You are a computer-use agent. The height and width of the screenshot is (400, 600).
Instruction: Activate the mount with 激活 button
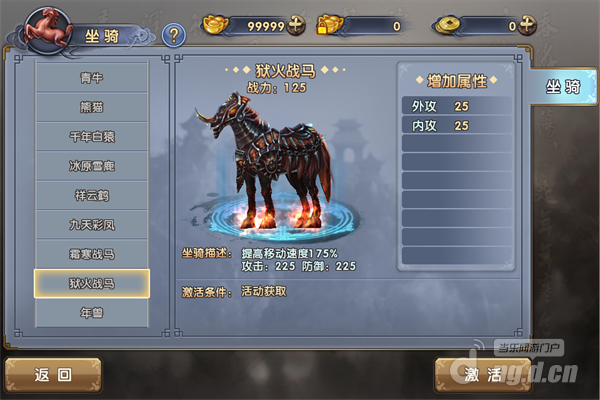482,375
